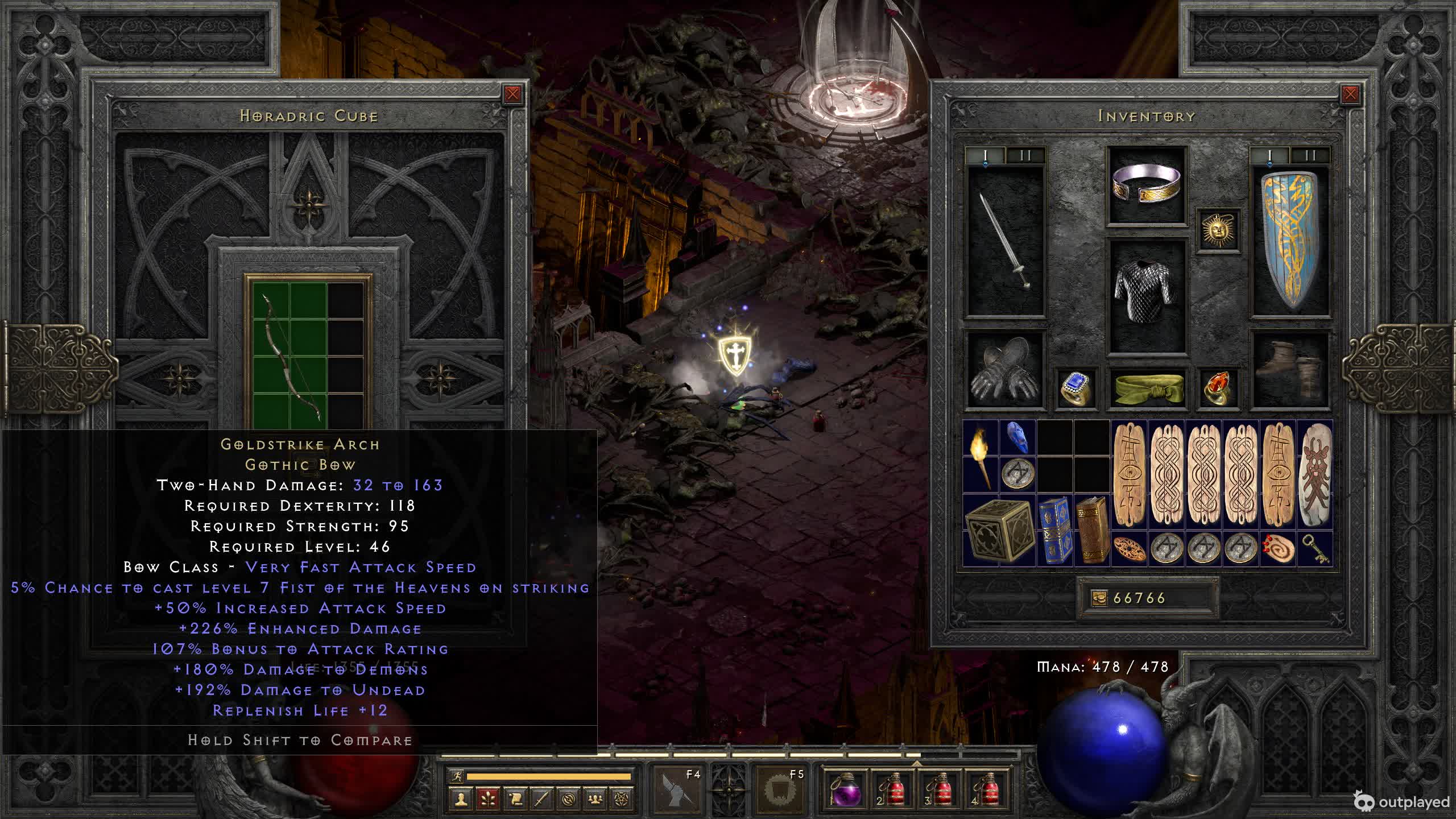Select the equipped gauntlets slot
The width and height of the screenshot is (1456, 819).
1006,370
